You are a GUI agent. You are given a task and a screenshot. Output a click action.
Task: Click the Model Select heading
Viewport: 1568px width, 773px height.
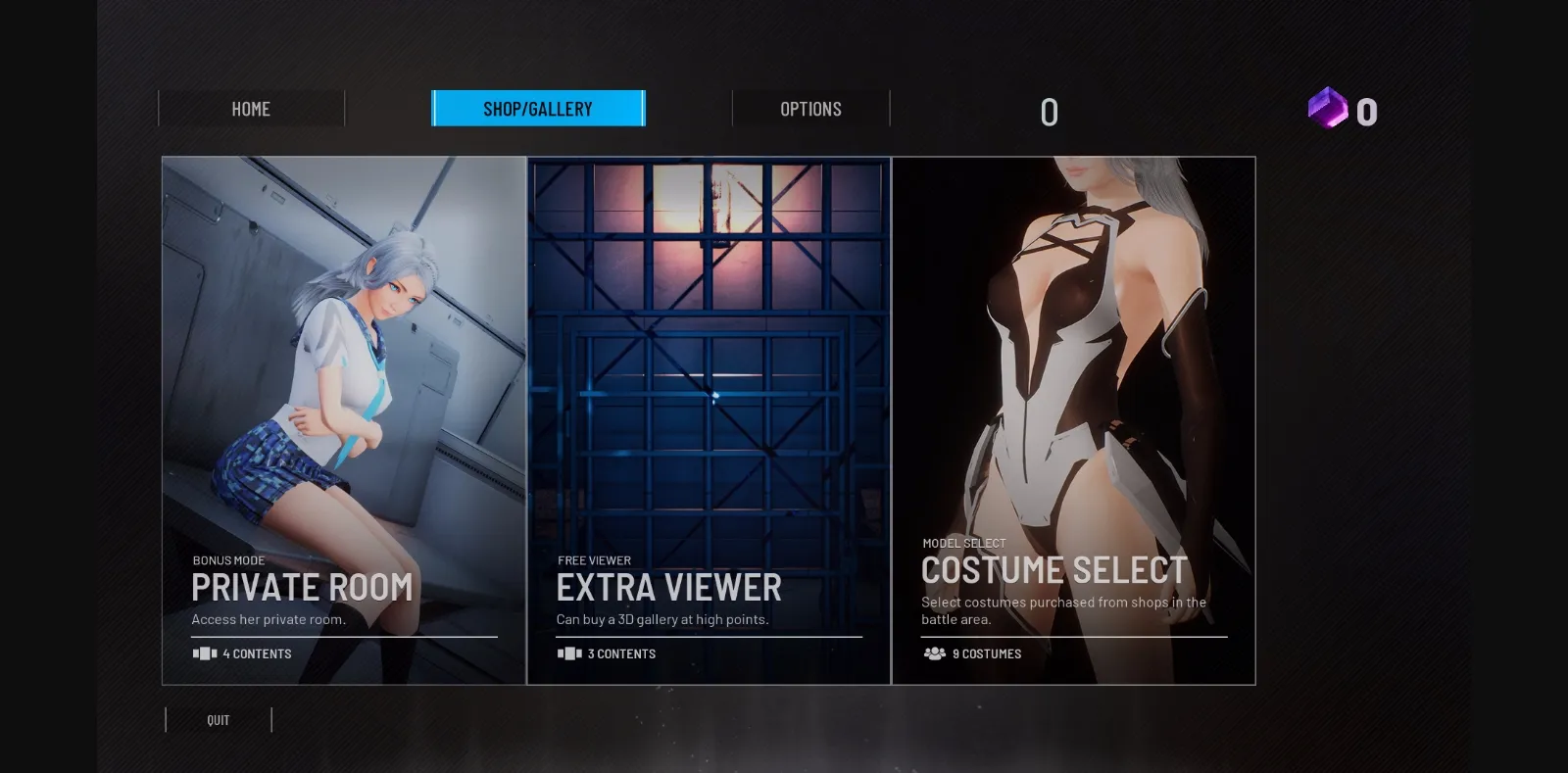click(x=962, y=542)
